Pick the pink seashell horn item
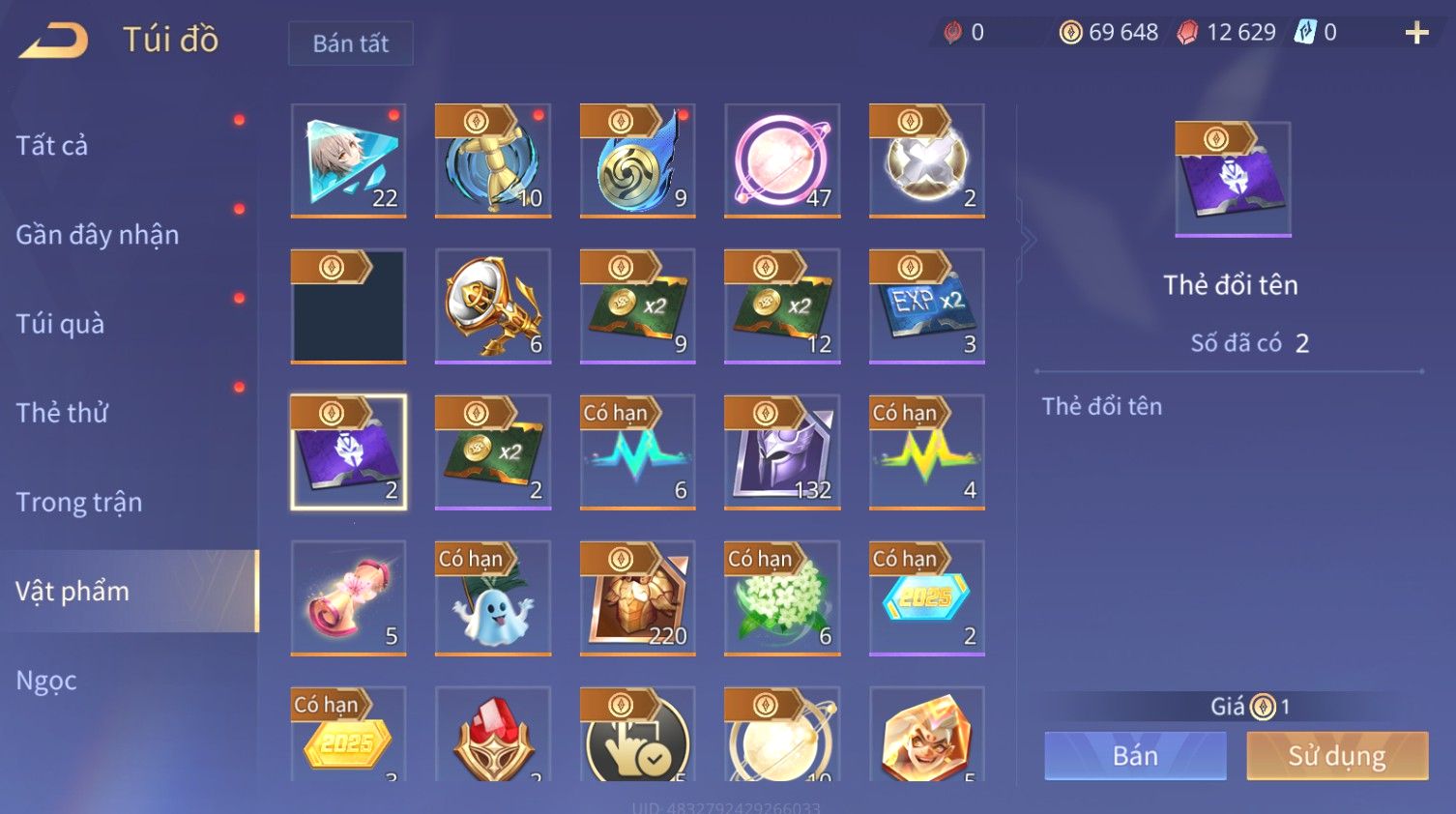This screenshot has height=814, width=1456. pos(348,597)
